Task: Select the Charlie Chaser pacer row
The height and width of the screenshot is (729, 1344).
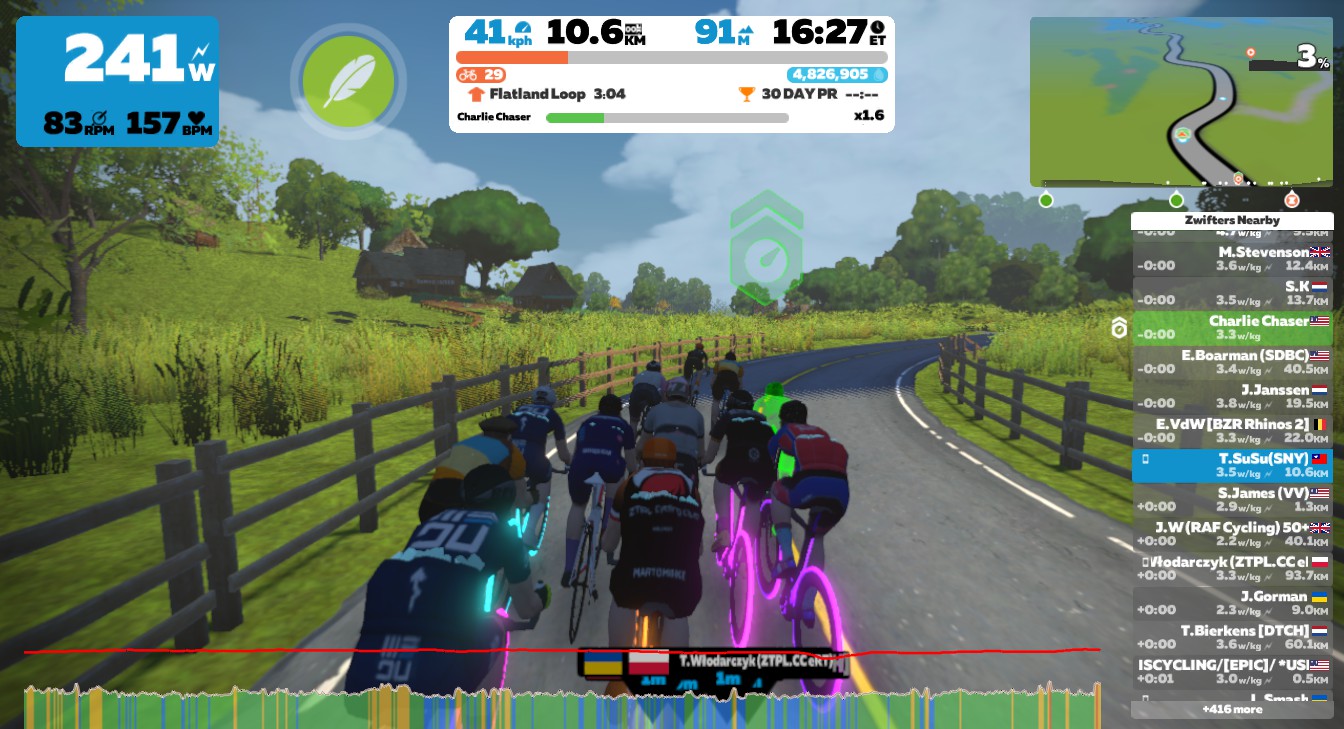Action: click(x=1232, y=328)
